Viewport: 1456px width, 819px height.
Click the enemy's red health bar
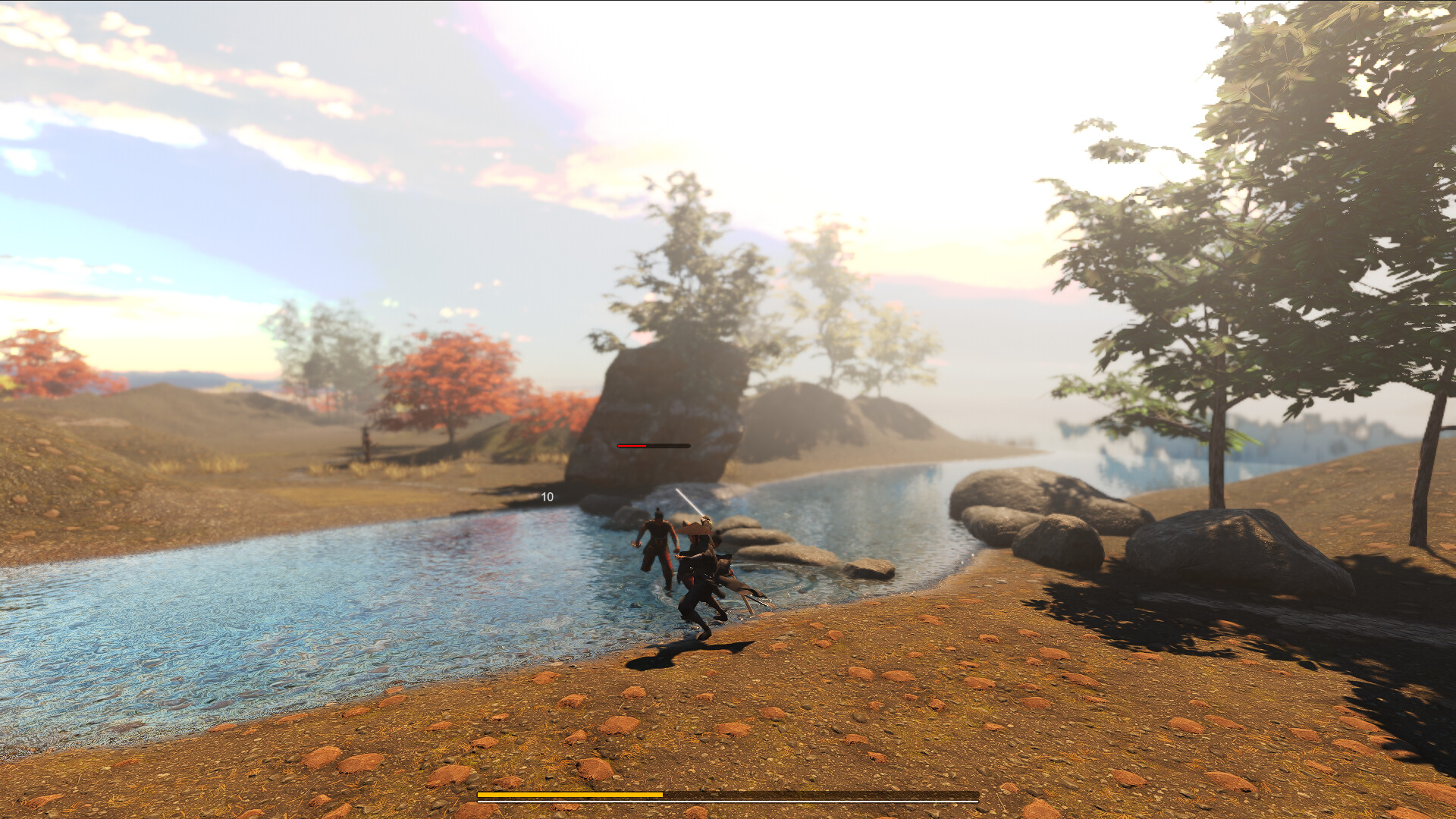pyautogui.click(x=633, y=446)
